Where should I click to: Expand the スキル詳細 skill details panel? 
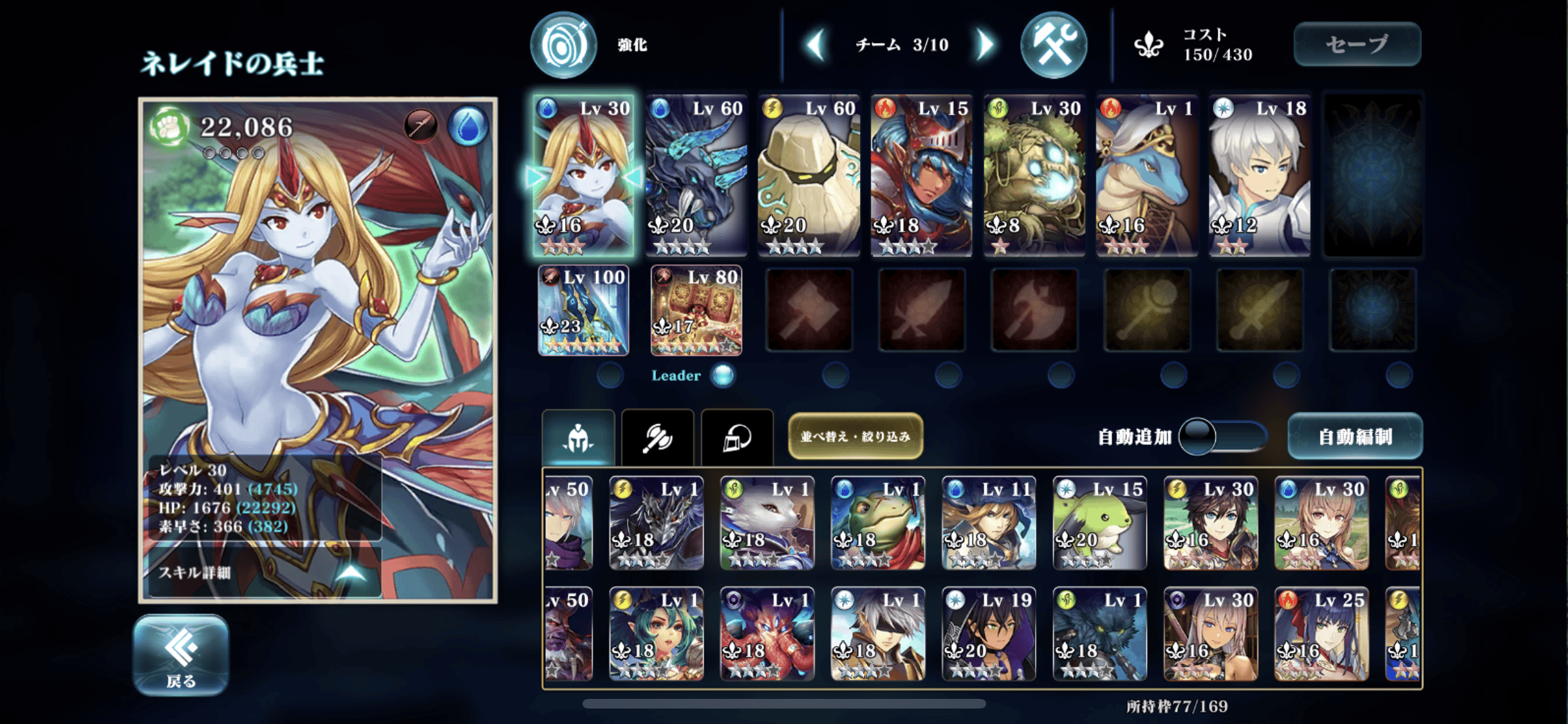coord(264,572)
